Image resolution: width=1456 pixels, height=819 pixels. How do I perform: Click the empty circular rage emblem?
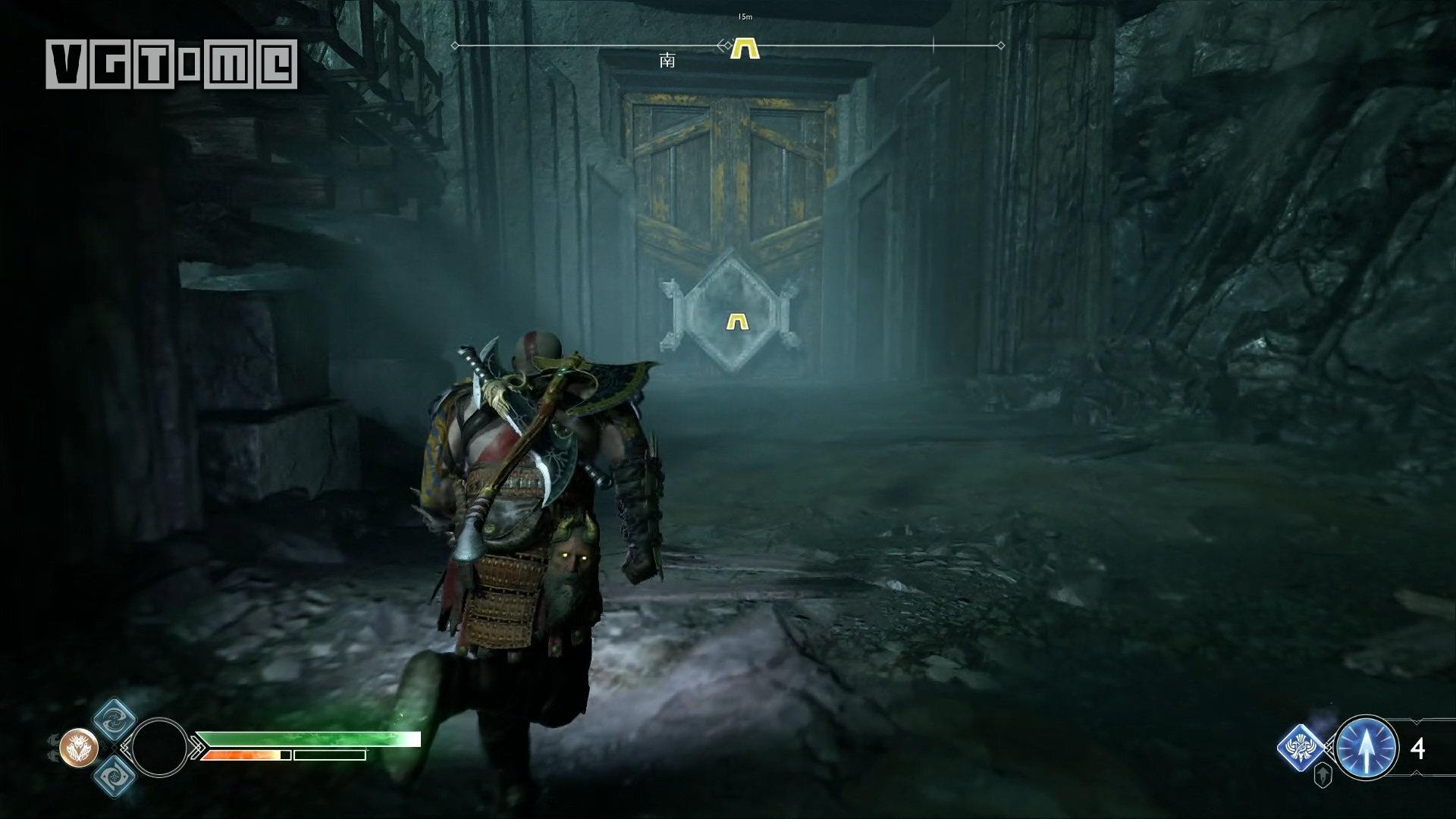pos(159,747)
